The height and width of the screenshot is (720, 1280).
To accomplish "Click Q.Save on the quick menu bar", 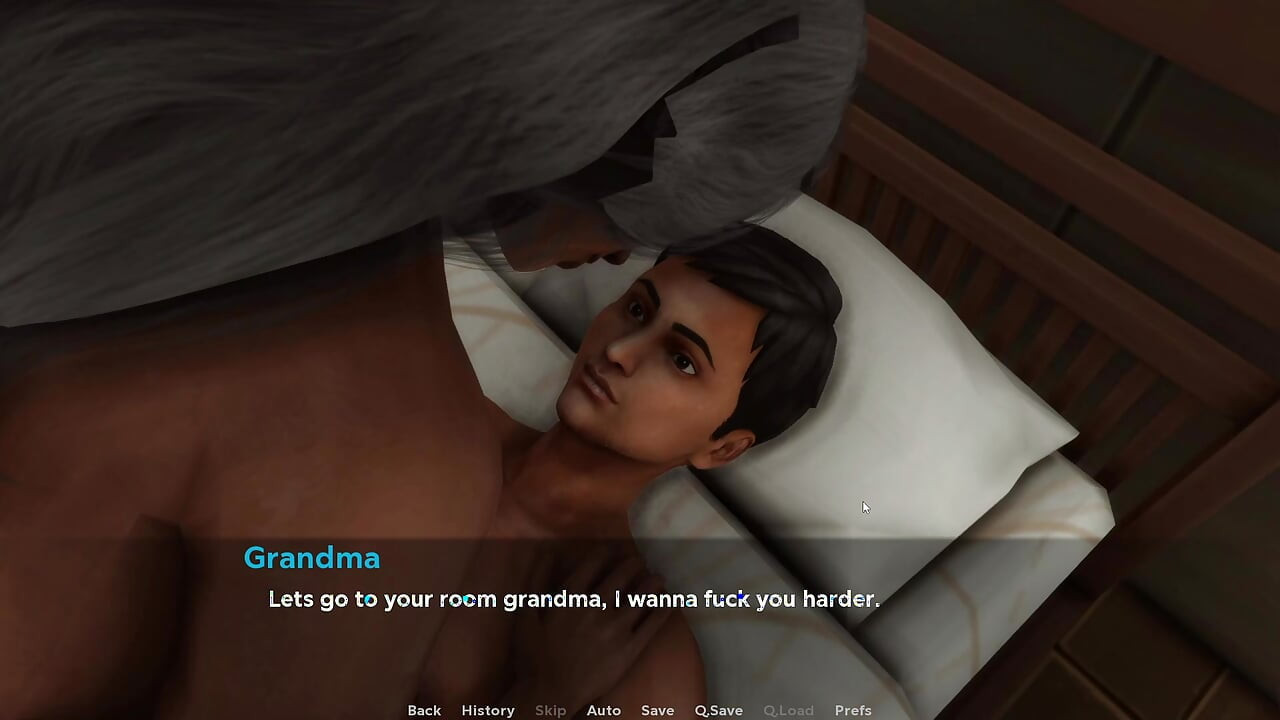I will coord(718,710).
